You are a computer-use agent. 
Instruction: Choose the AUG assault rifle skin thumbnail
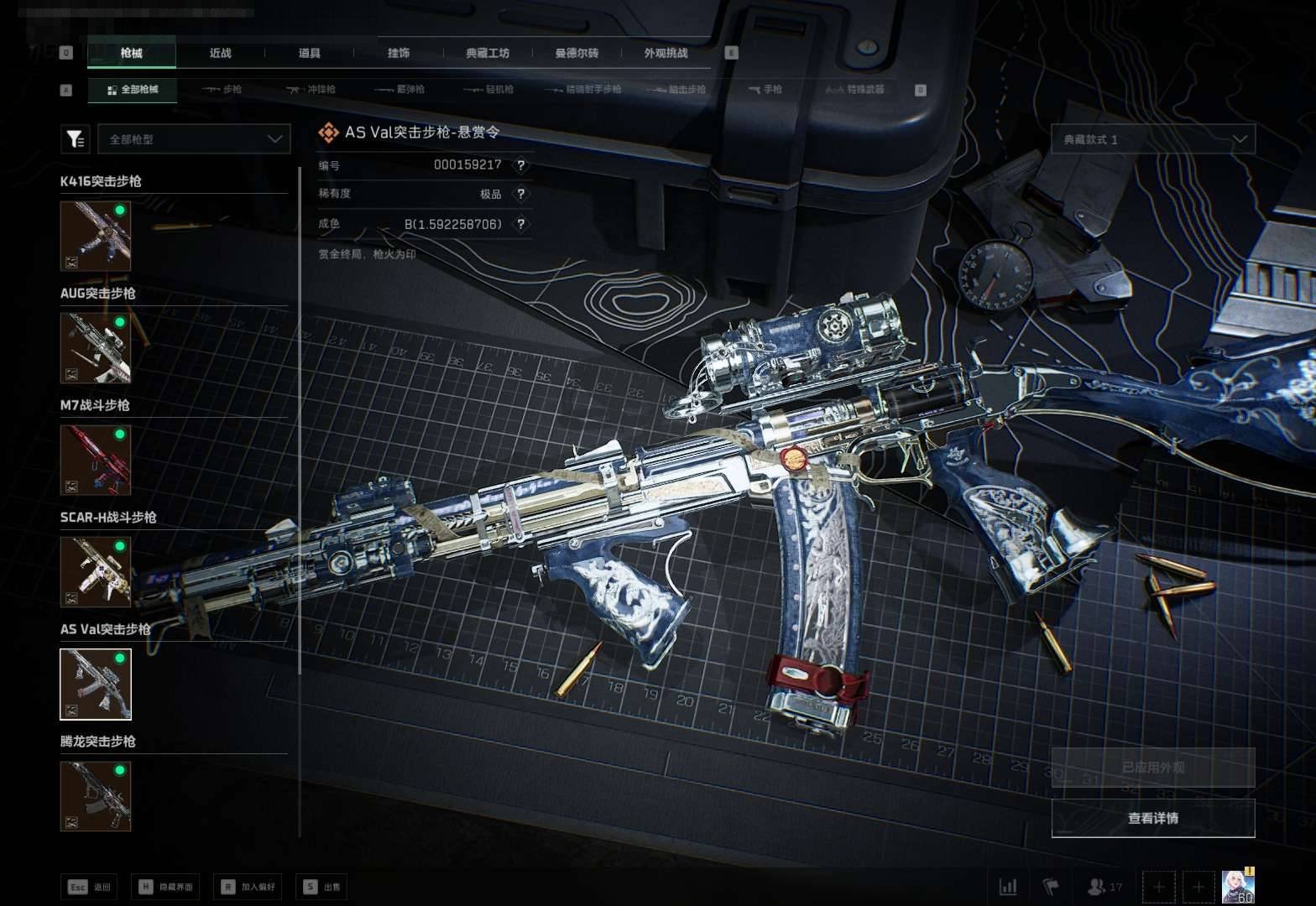96,347
